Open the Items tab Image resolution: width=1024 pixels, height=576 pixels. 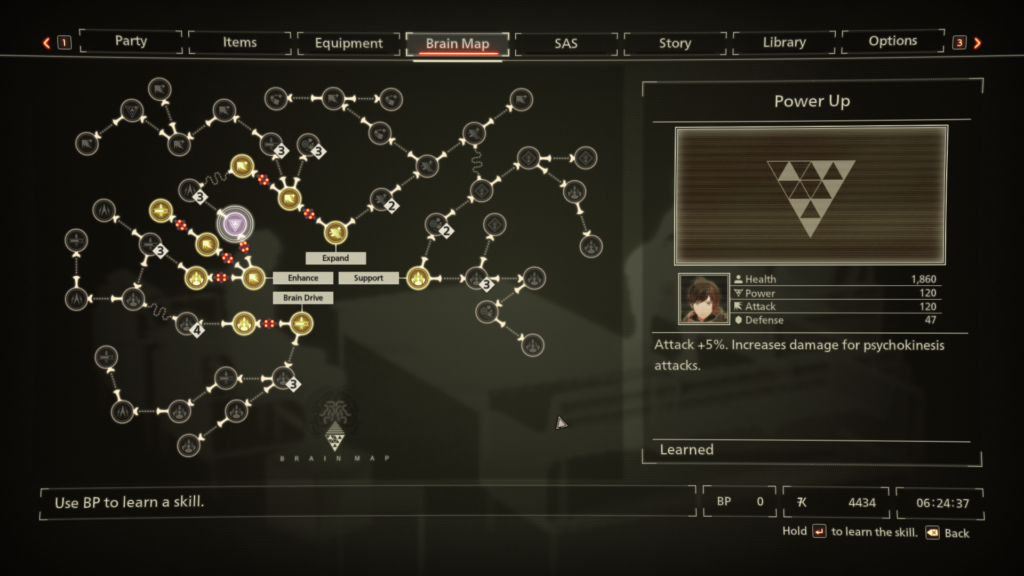(240, 42)
